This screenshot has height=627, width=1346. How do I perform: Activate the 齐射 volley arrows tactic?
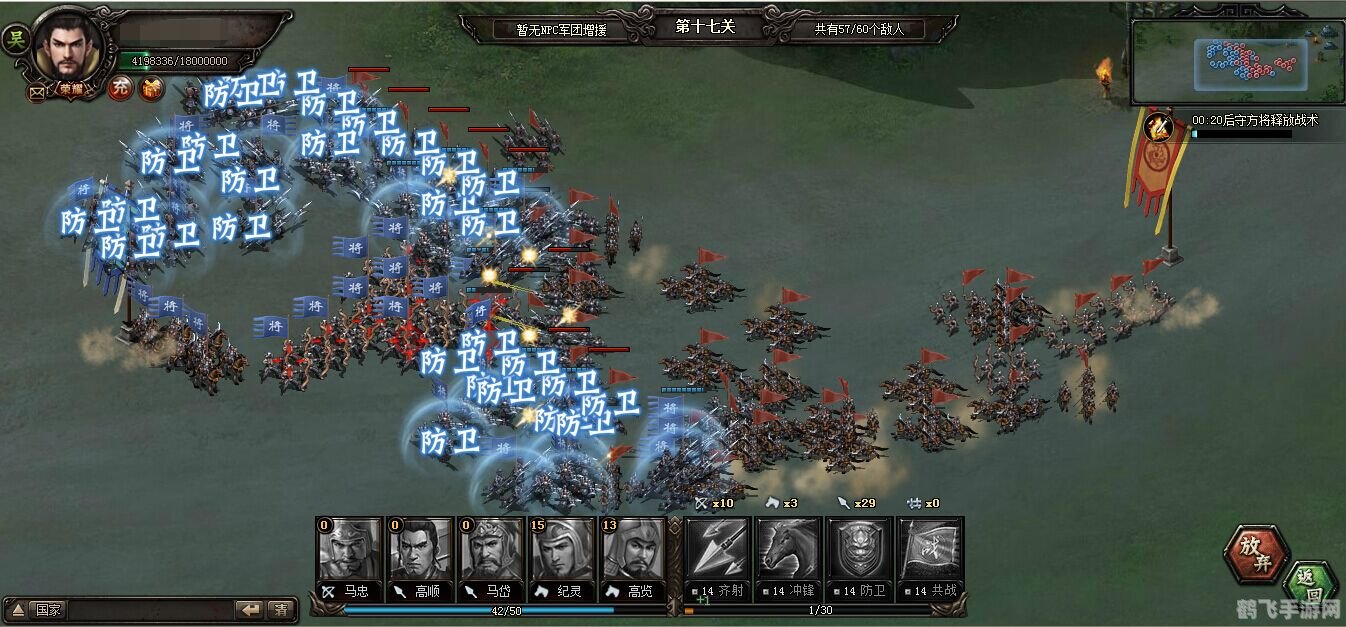717,551
